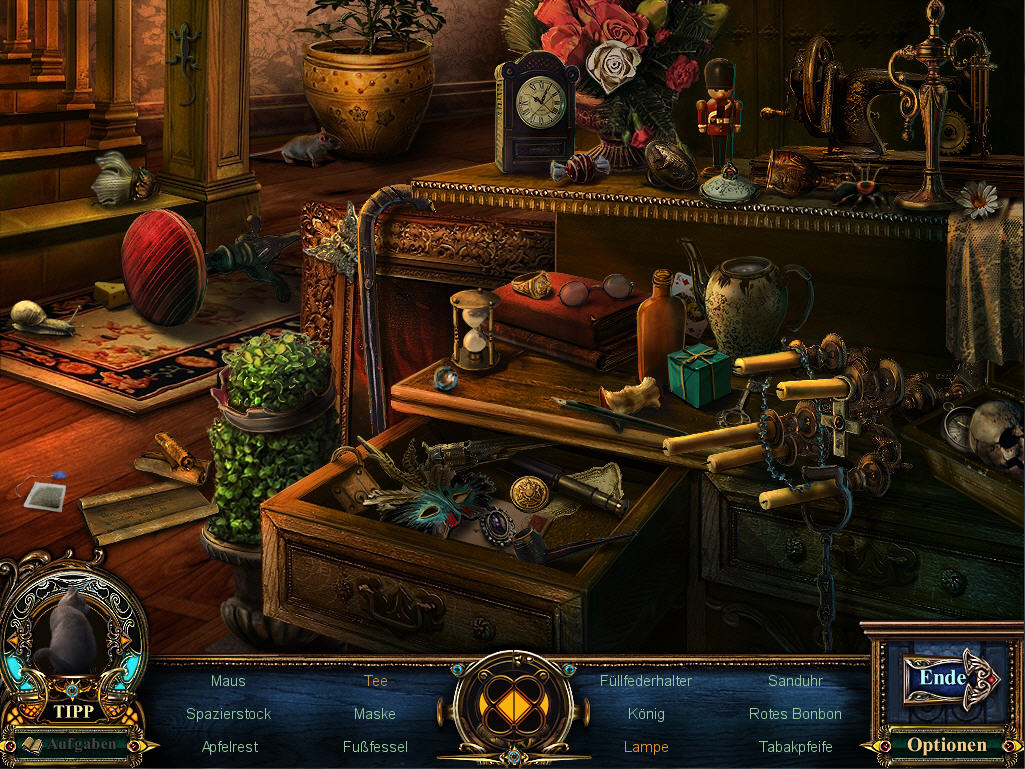Screen dimensions: 1025x769
Task: Select Maus in the object list
Action: [228, 681]
